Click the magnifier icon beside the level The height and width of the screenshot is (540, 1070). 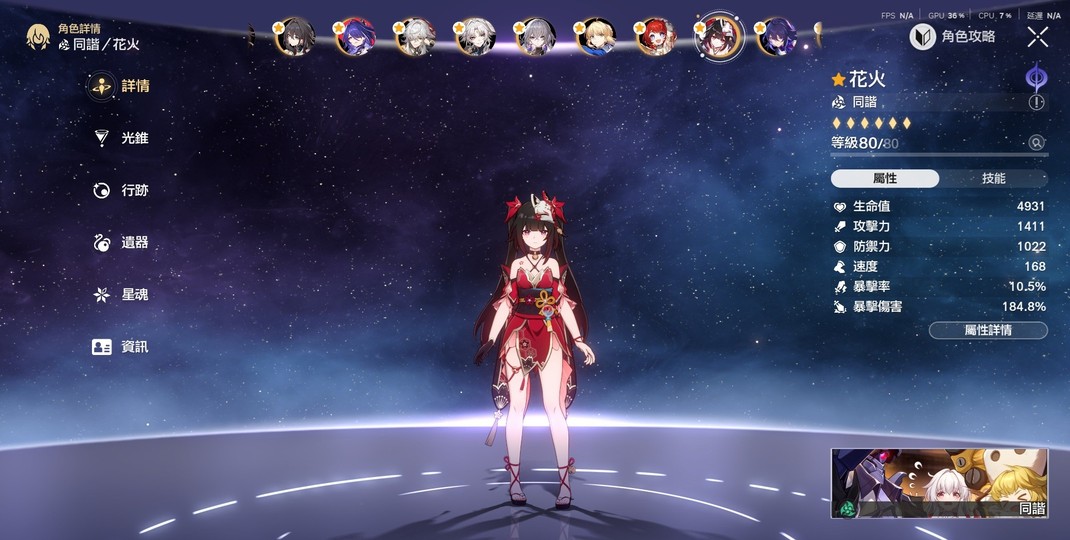click(1037, 143)
